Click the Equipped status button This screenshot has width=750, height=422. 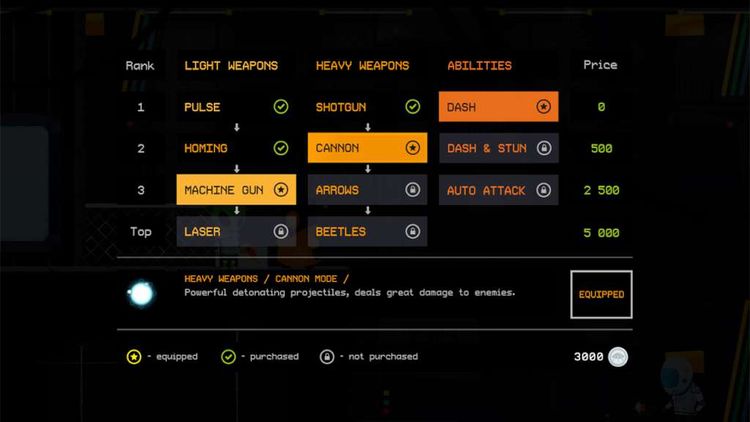point(601,295)
